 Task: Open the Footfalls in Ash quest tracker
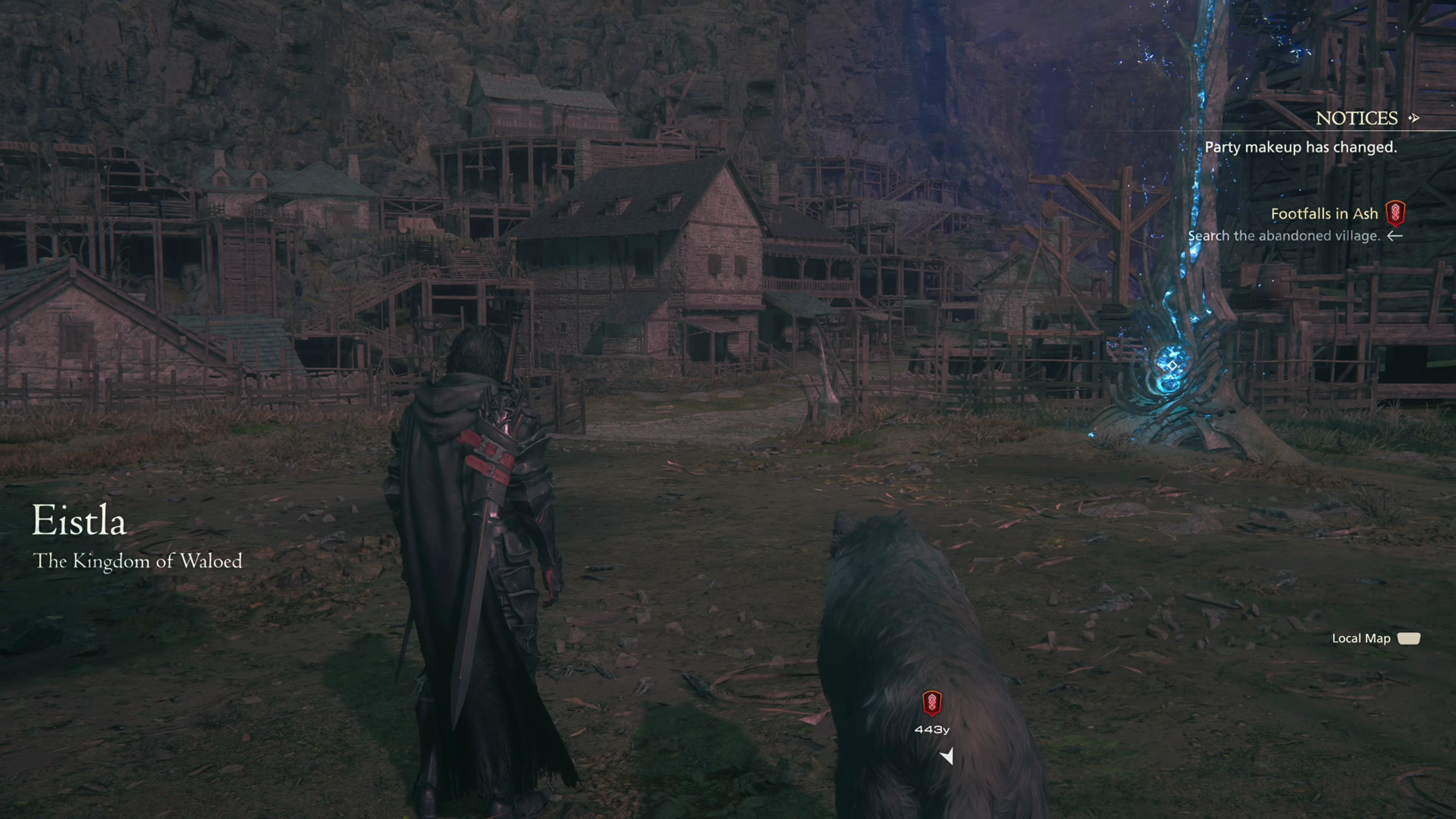point(1324,213)
